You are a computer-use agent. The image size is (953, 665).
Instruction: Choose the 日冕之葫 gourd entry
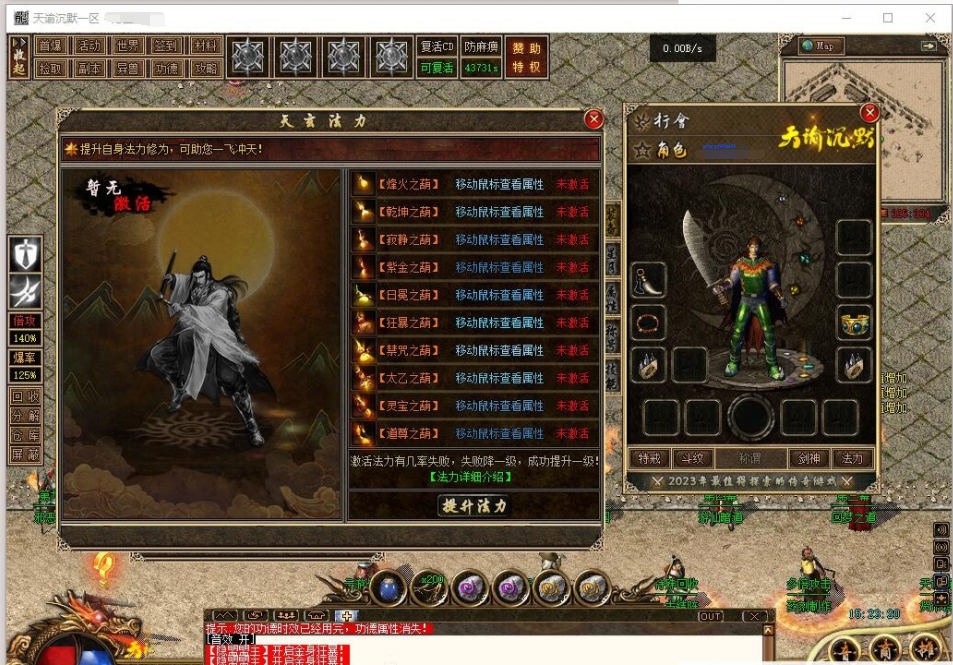474,295
